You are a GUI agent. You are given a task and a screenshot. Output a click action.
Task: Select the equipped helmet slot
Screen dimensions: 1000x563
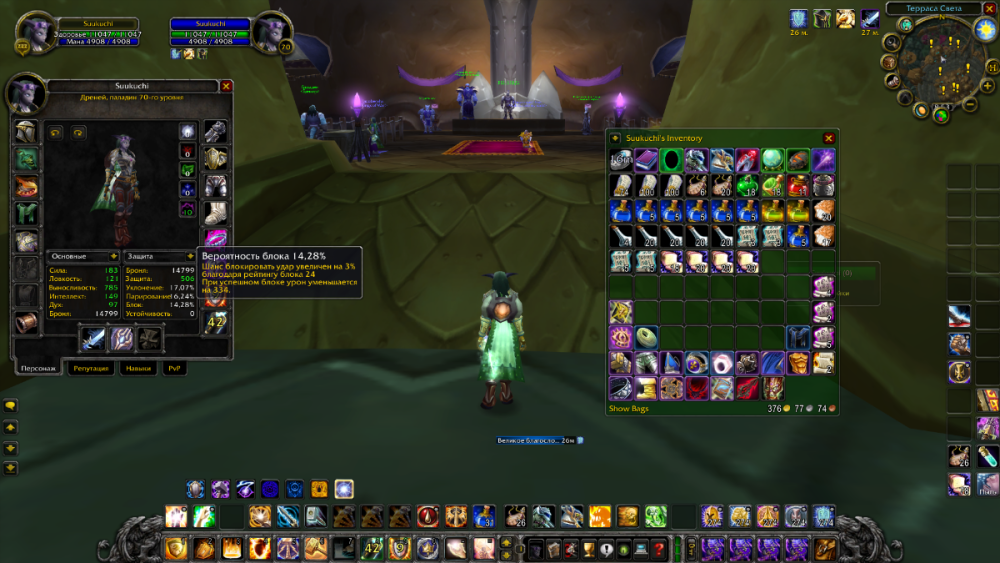coord(26,133)
